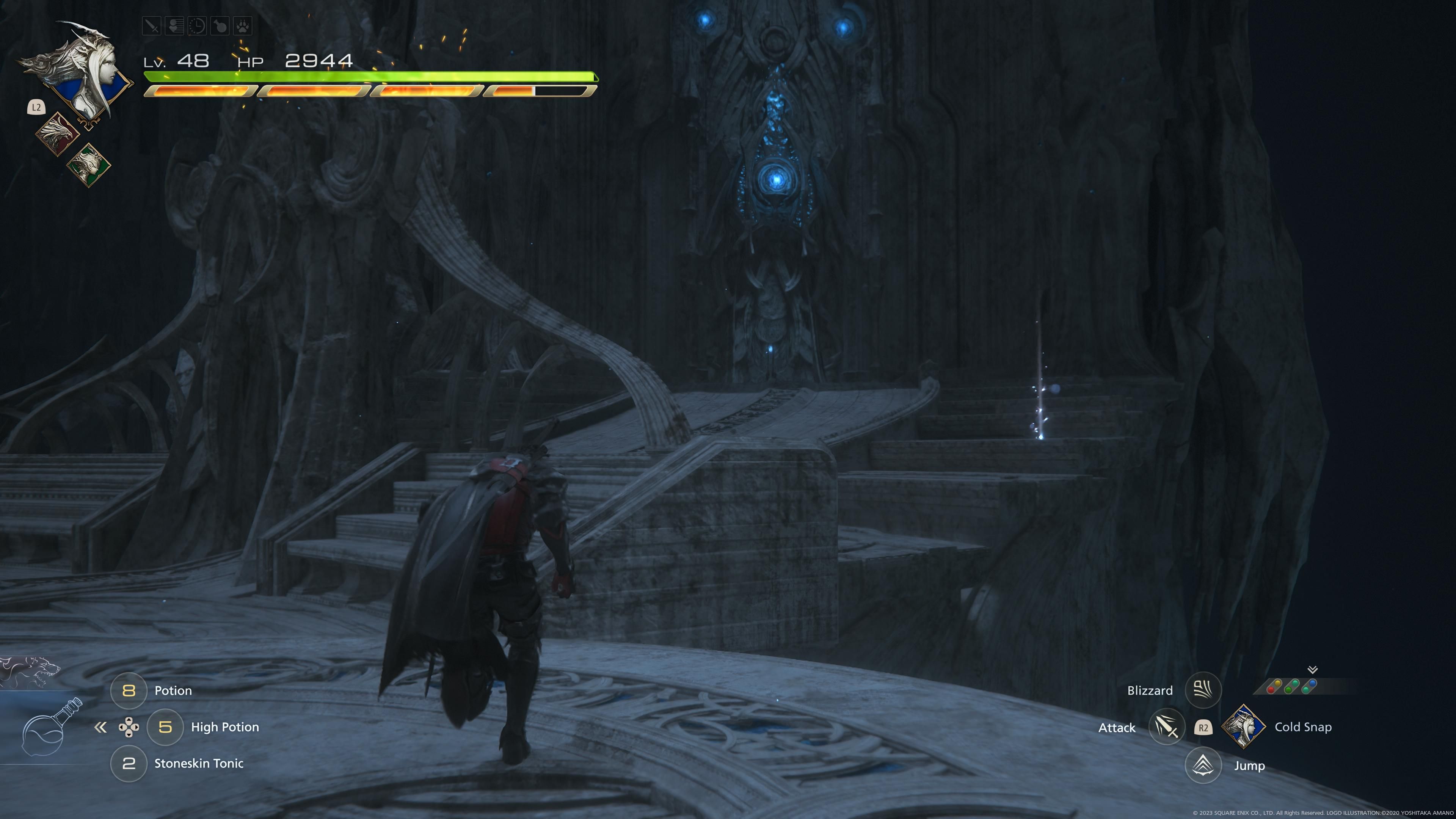The image size is (1456, 819).
Task: Click the double chevron left of High Potion
Action: click(x=101, y=728)
